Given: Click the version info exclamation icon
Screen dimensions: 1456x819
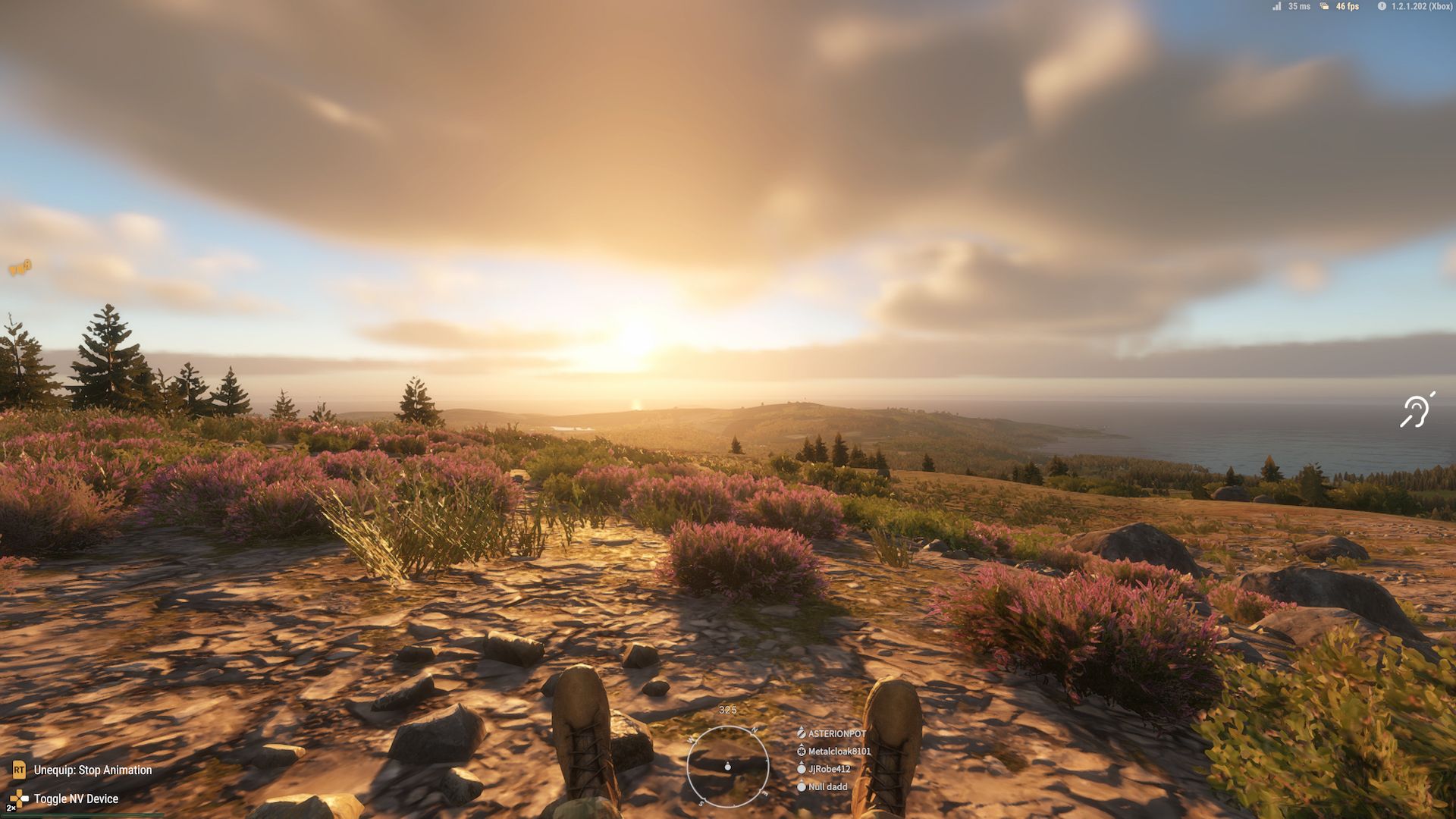Looking at the screenshot, I should coord(1382,6).
